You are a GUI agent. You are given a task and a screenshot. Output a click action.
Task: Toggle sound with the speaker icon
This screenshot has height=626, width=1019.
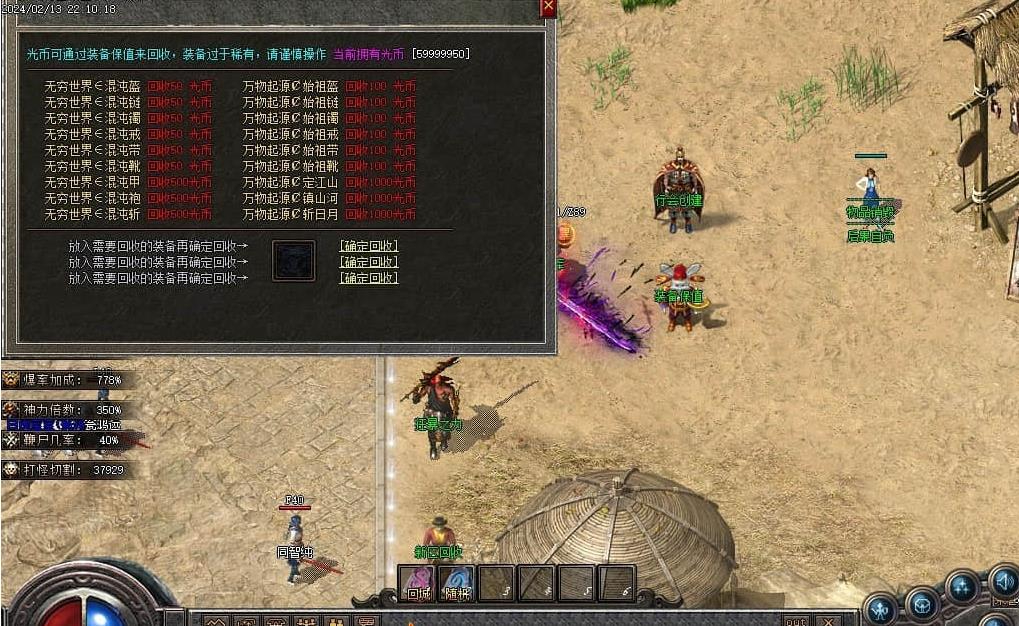click(1003, 580)
